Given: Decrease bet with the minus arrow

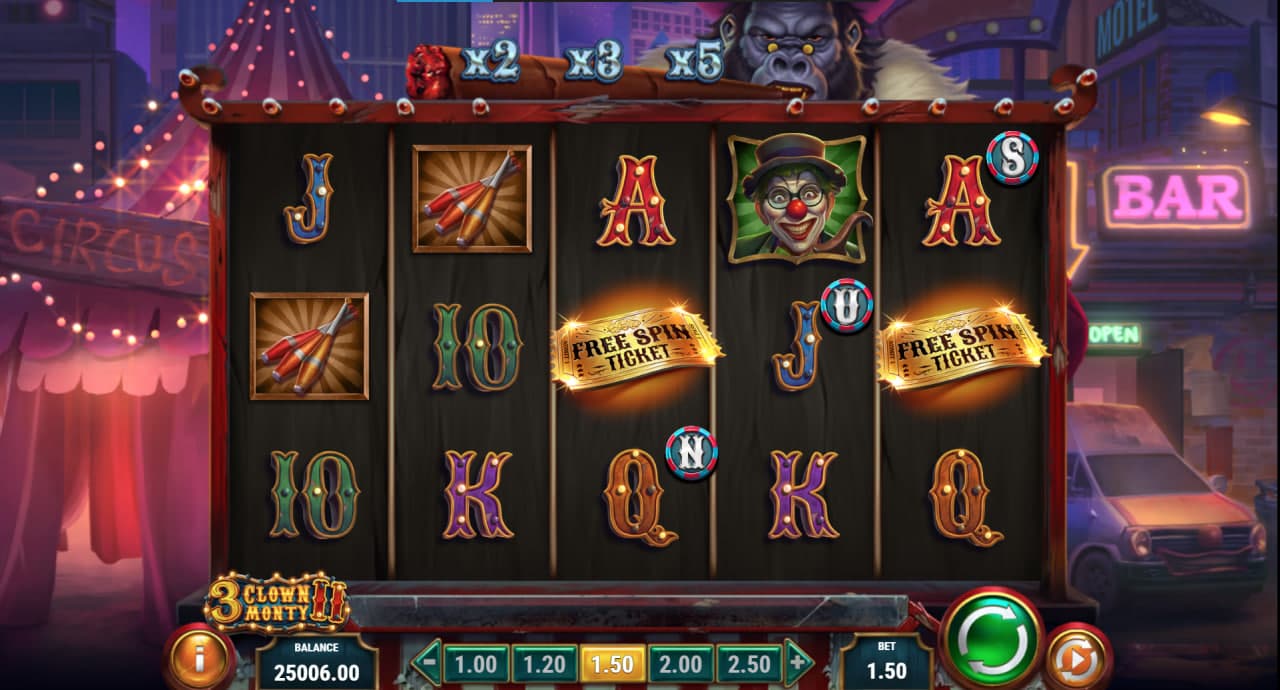Looking at the screenshot, I should click(x=427, y=662).
